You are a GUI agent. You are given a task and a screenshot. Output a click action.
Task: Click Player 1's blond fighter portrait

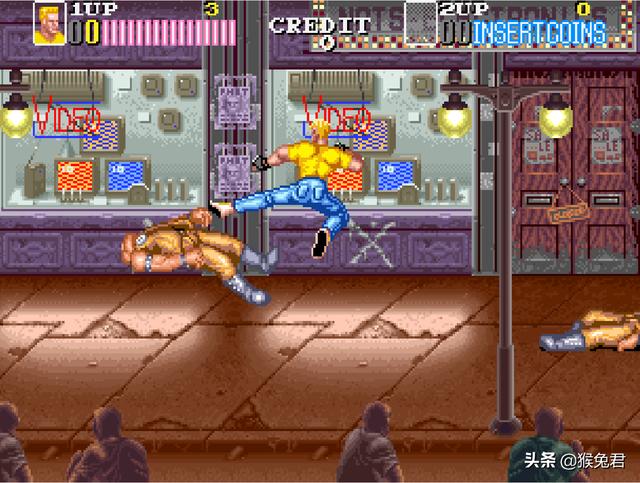point(49,24)
